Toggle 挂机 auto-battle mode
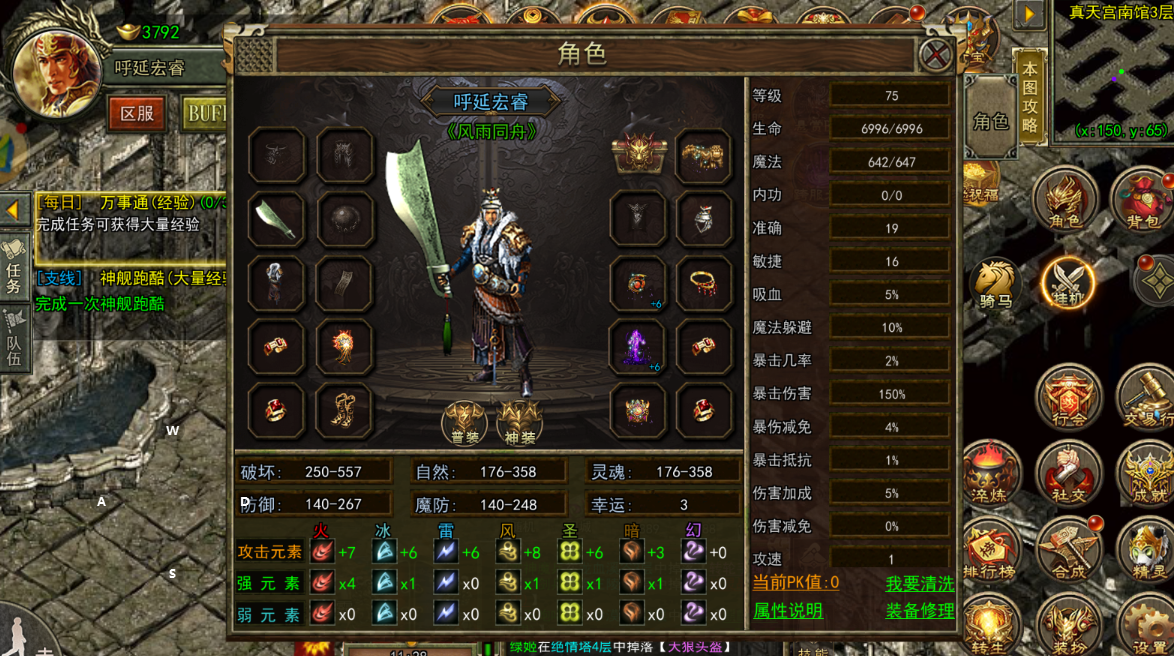Screen dimensions: 1174x656 (1067, 283)
